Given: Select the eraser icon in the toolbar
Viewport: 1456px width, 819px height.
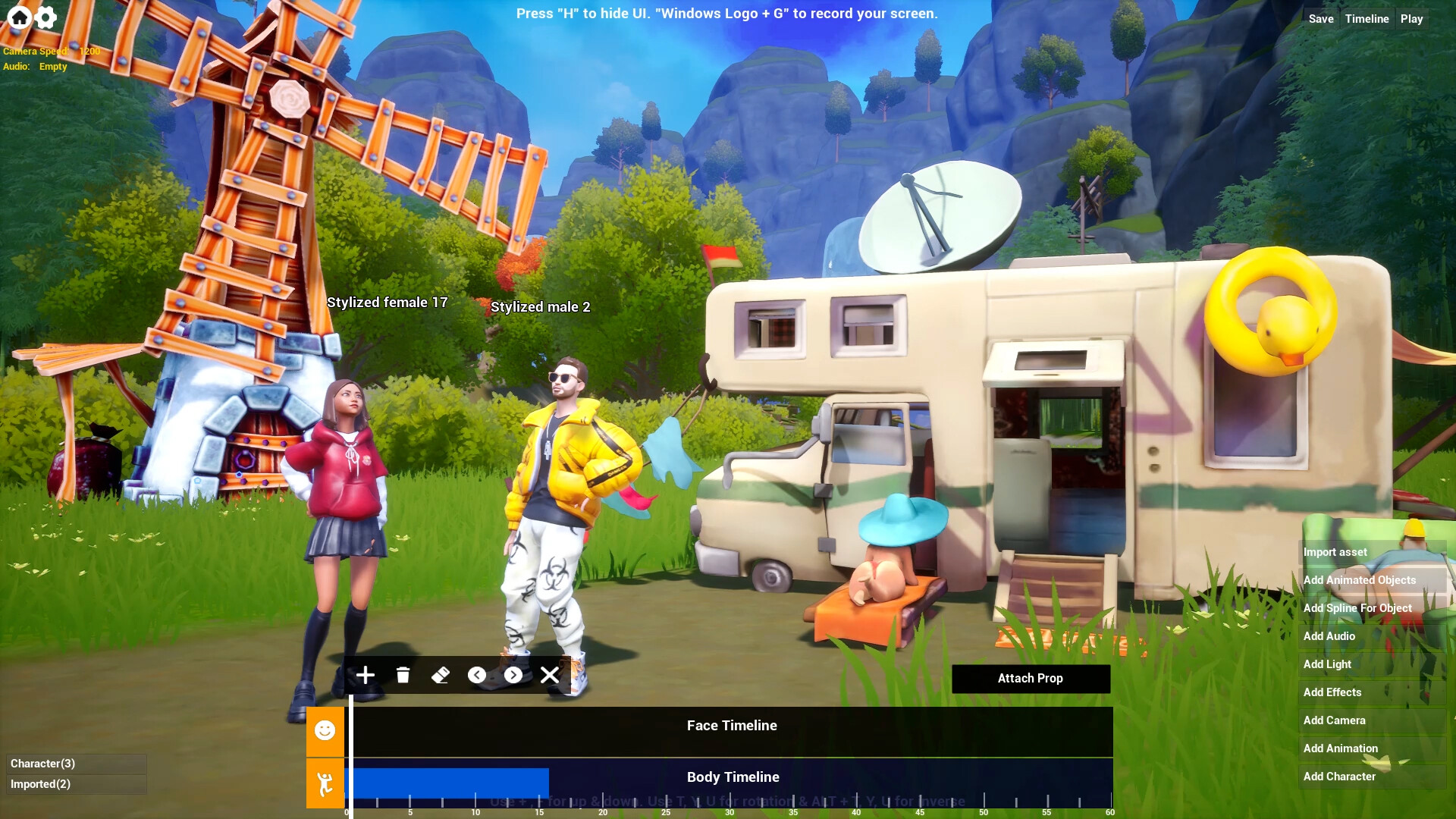Looking at the screenshot, I should 440,675.
